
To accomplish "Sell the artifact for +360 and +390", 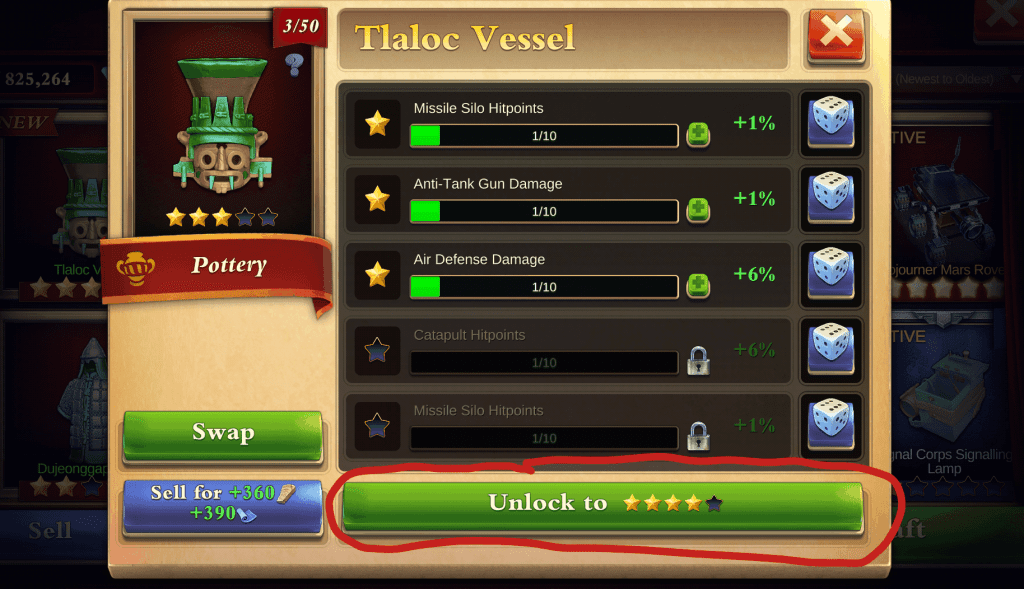I will pos(222,503).
